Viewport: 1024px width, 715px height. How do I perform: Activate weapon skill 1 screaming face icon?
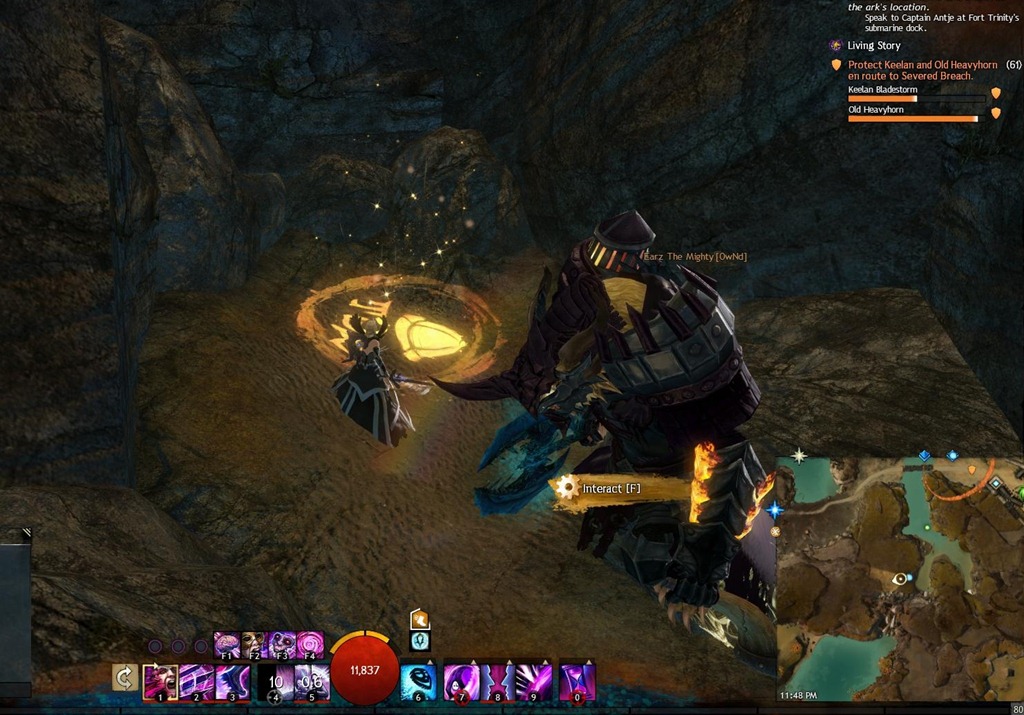point(160,681)
